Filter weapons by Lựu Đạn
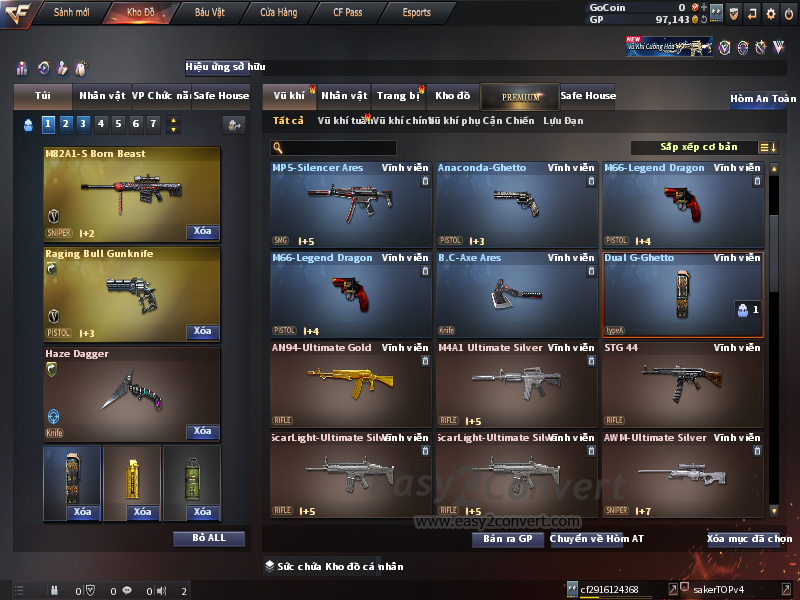 [563, 121]
